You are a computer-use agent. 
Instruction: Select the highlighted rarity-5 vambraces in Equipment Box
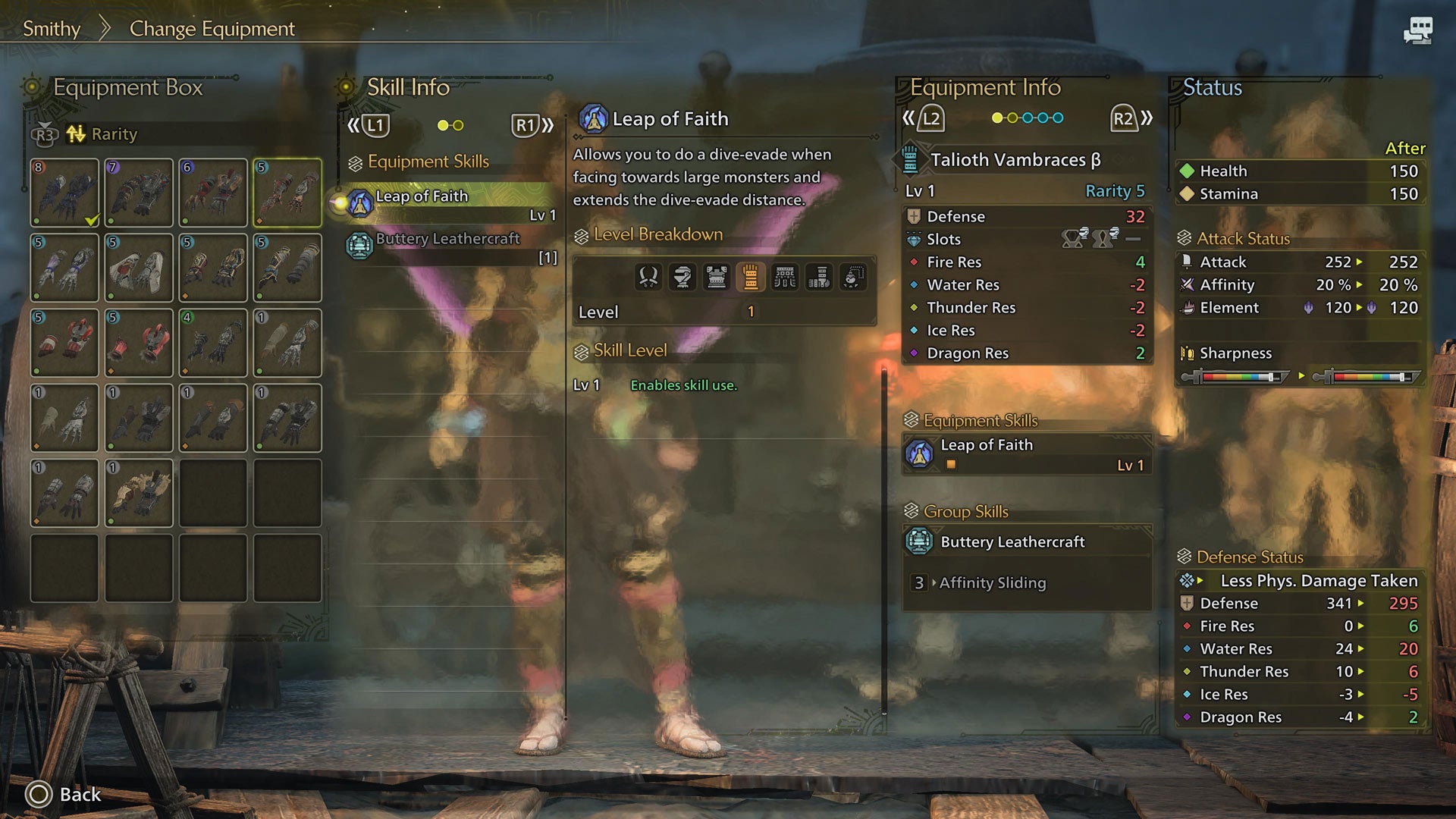(287, 193)
